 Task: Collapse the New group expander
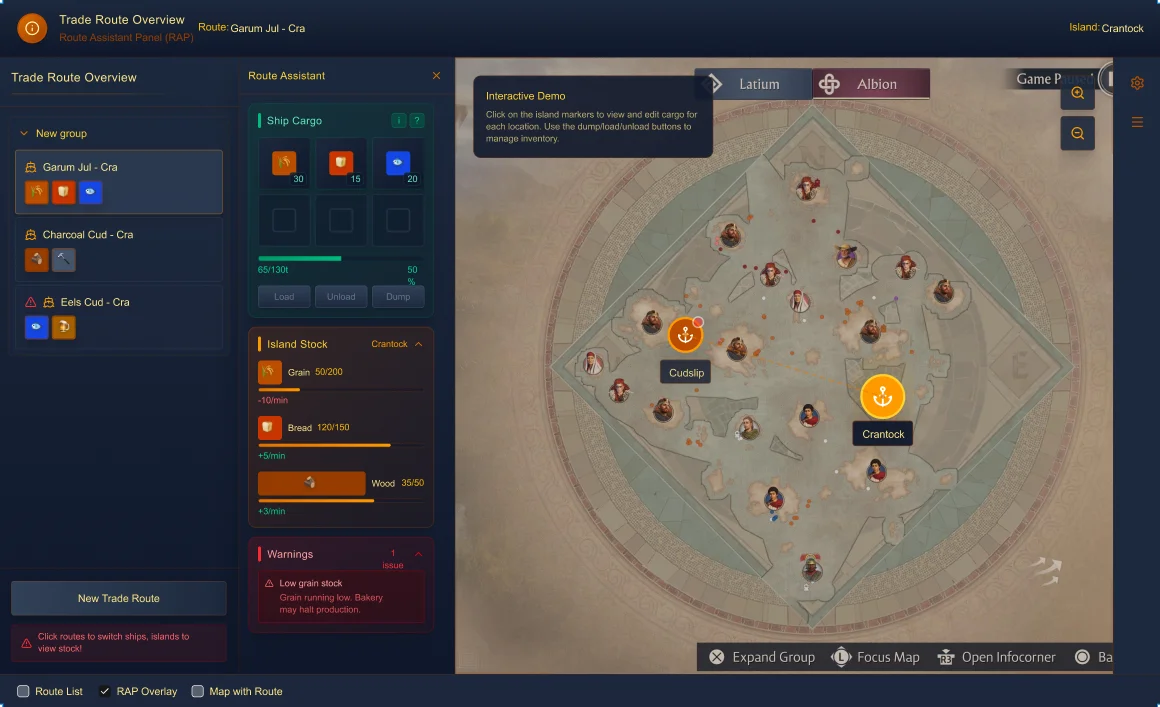24,134
